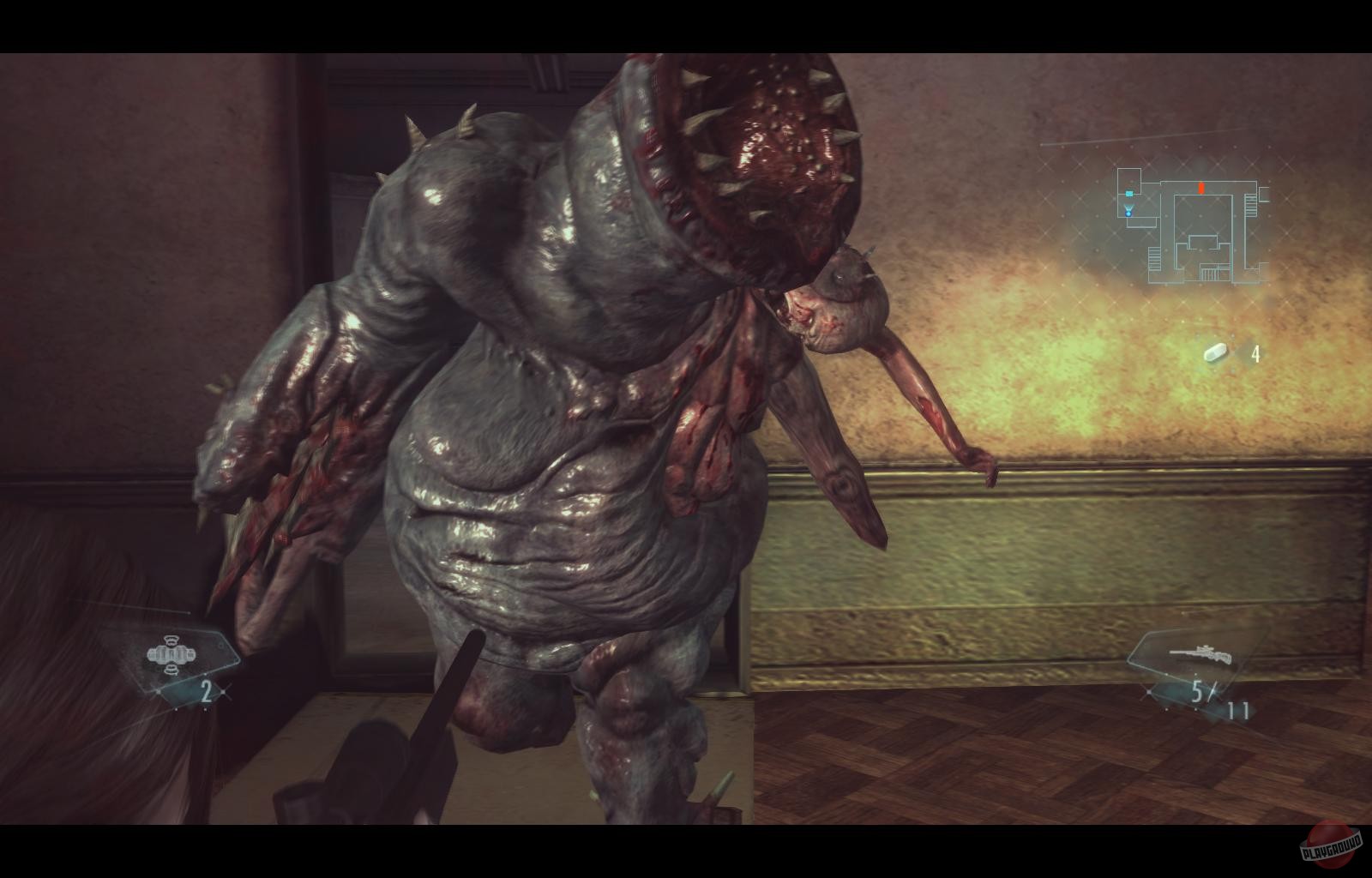
Task: Click the custom parts gear icon
Action: [x=171, y=654]
